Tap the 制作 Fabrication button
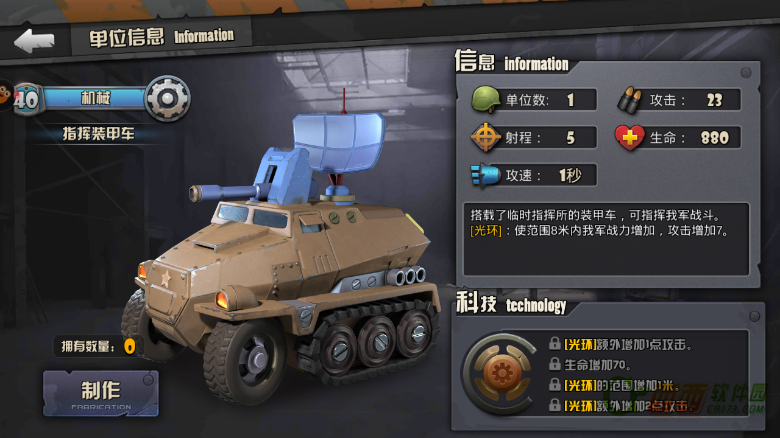This screenshot has height=438, width=780. [100, 393]
